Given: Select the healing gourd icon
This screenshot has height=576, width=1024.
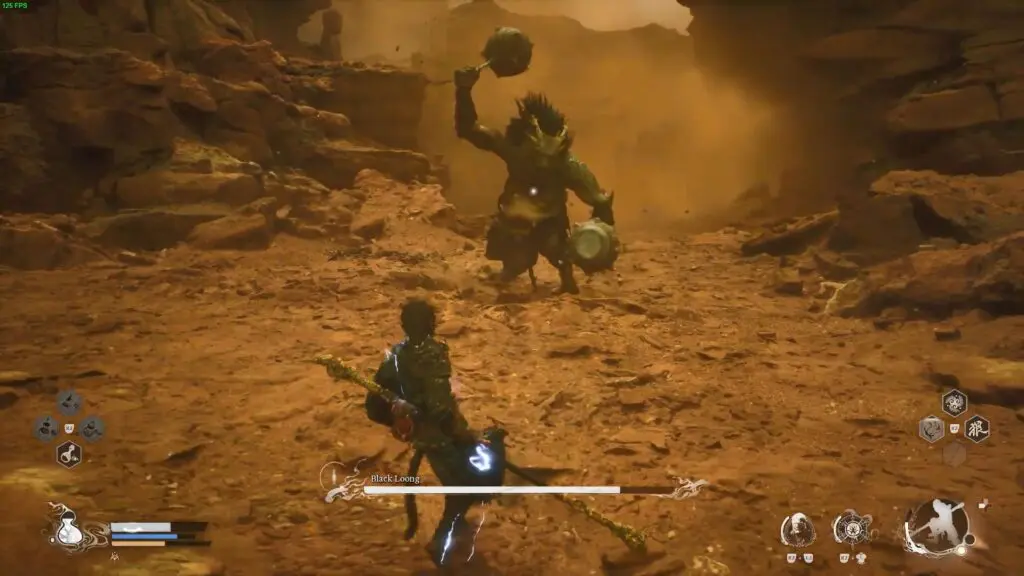Looking at the screenshot, I should [67, 528].
